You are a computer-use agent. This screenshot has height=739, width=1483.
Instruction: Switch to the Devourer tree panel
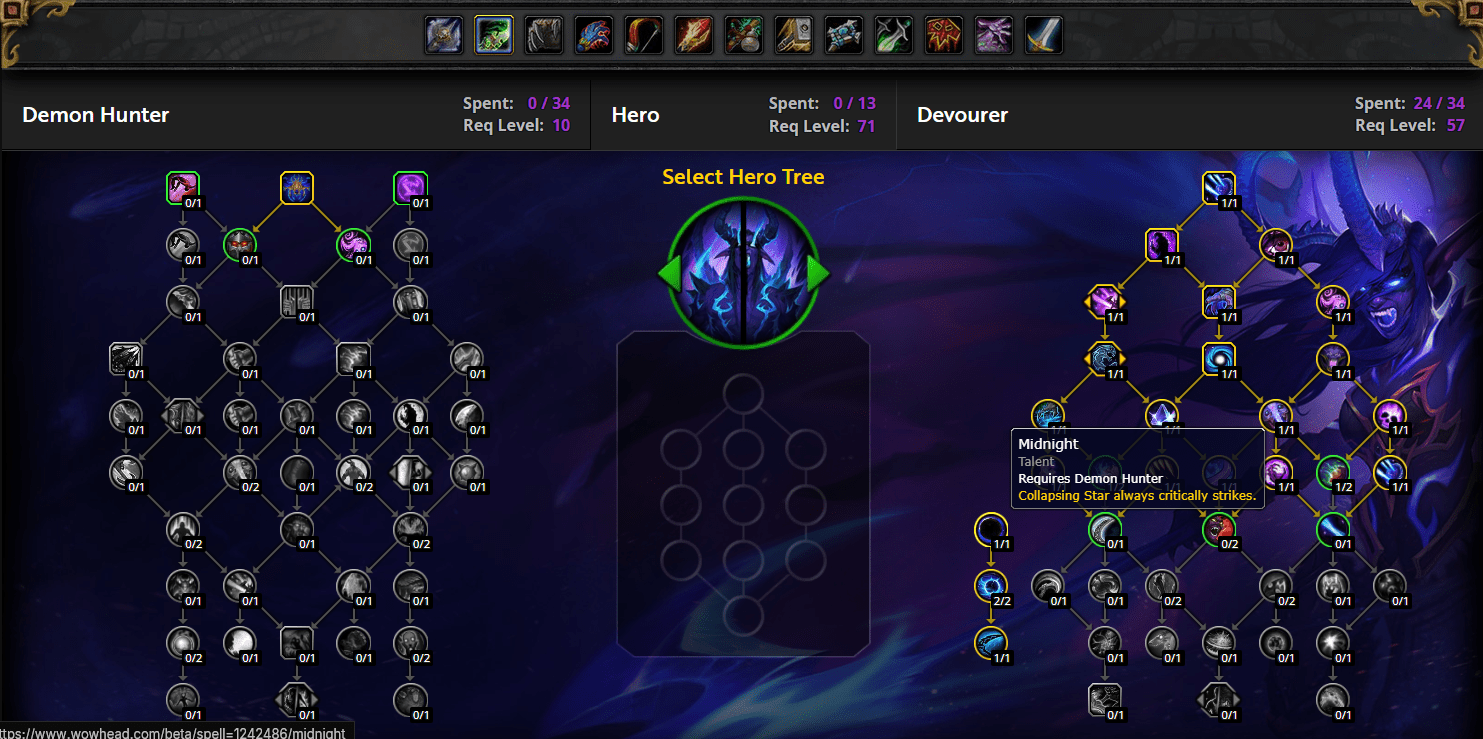pos(962,114)
